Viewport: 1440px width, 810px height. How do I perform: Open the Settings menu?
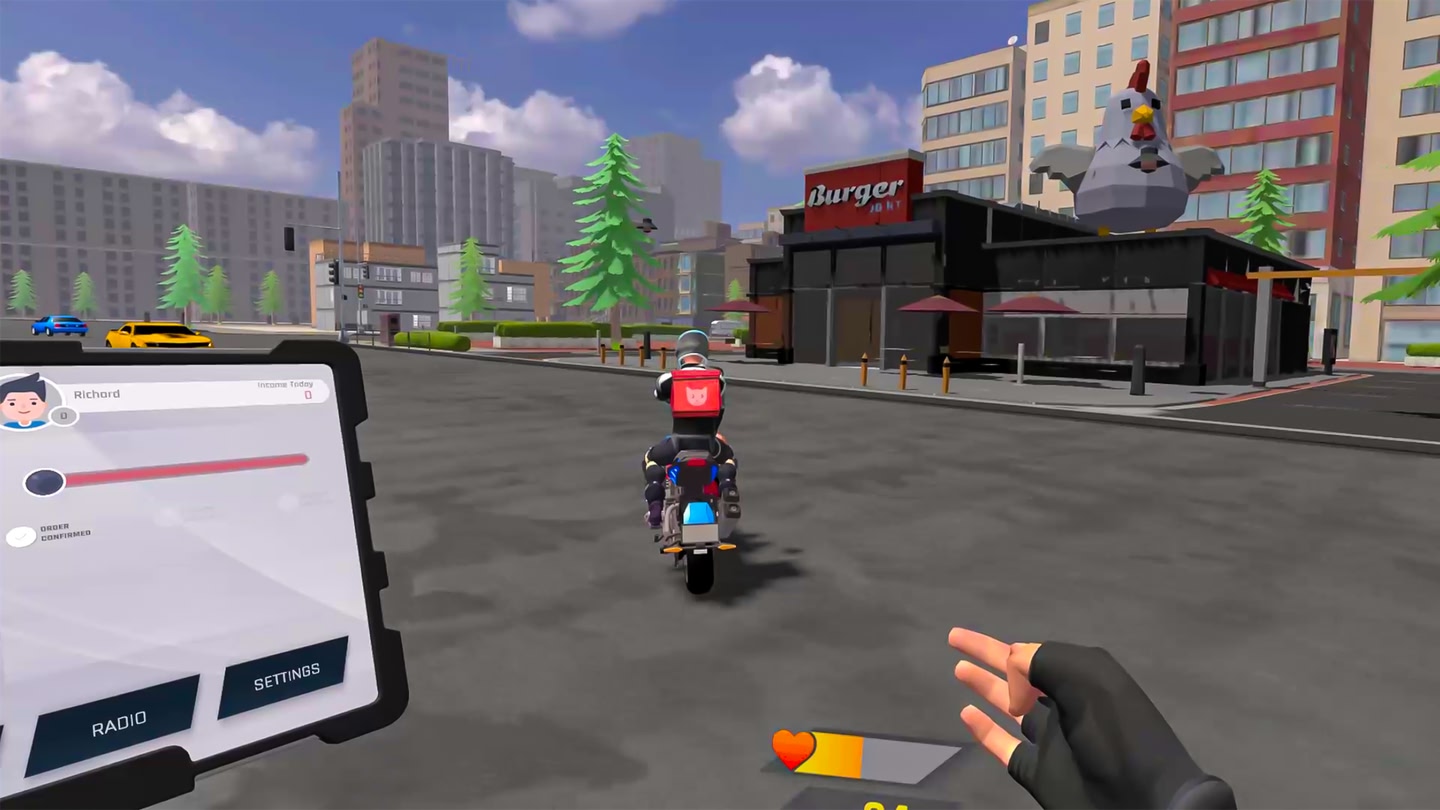(x=284, y=672)
